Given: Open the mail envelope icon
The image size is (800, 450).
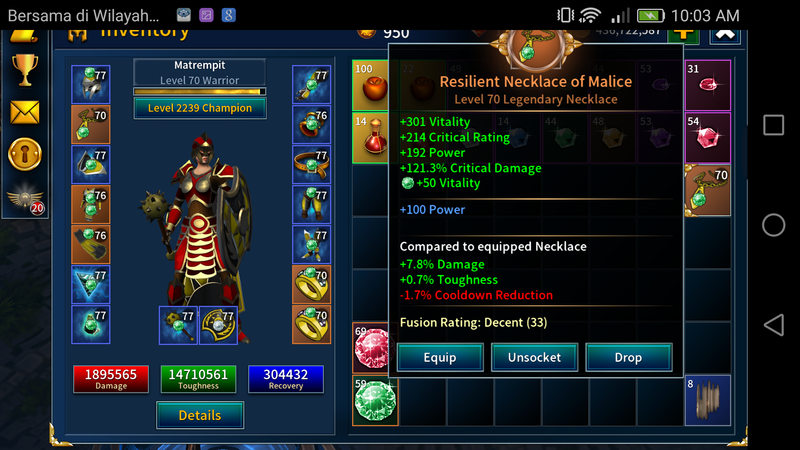Looking at the screenshot, I should (x=24, y=111).
